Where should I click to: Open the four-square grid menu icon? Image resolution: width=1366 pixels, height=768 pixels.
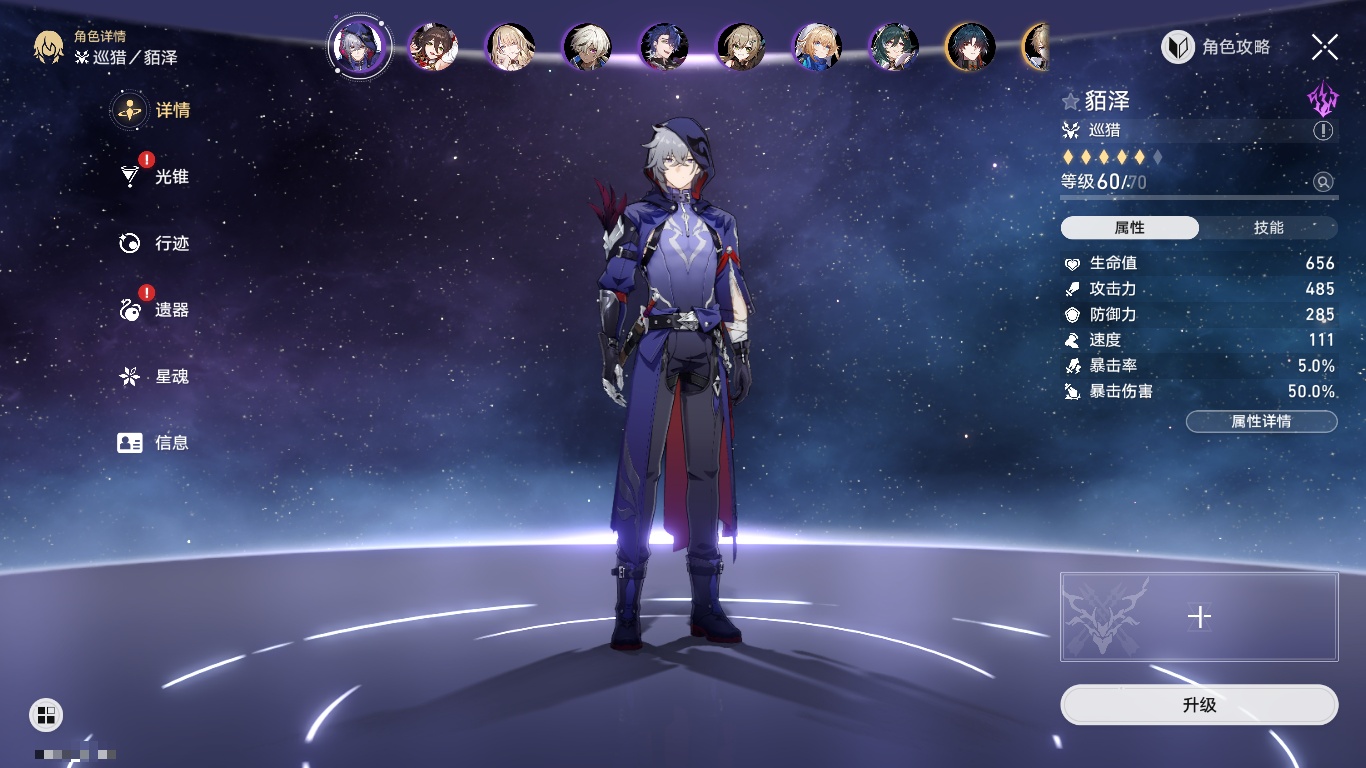(x=45, y=714)
